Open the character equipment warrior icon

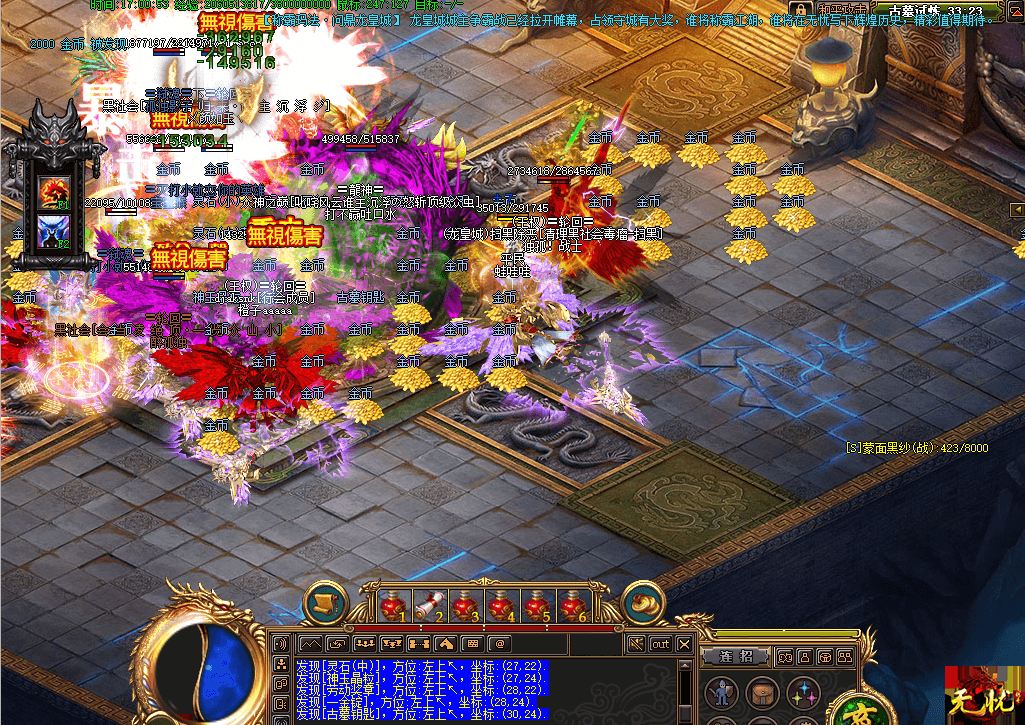tap(720, 692)
